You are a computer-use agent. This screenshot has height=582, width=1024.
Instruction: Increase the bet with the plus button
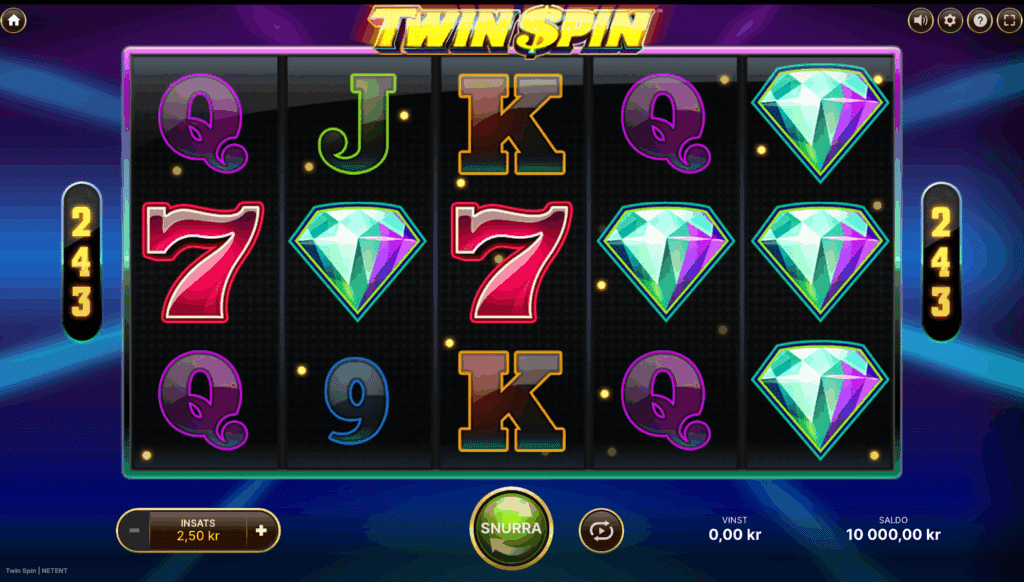262,530
